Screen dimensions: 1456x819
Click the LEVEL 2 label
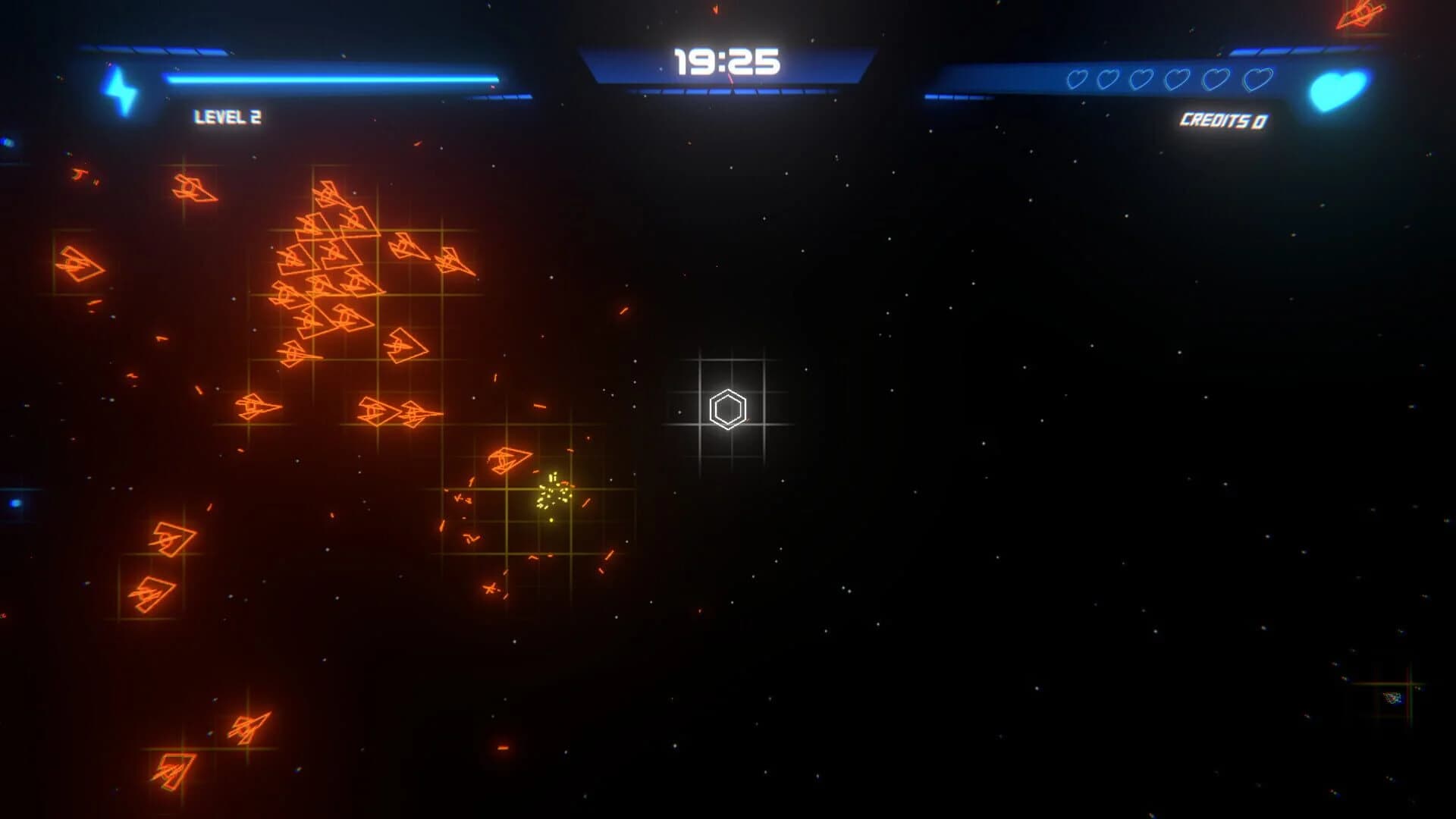[227, 115]
